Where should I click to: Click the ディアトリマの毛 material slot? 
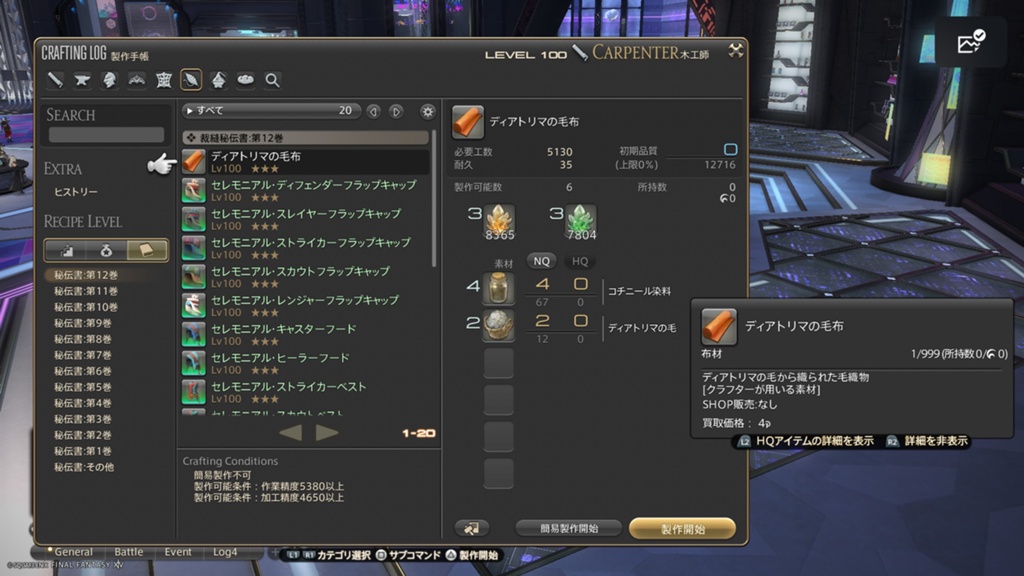click(498, 327)
